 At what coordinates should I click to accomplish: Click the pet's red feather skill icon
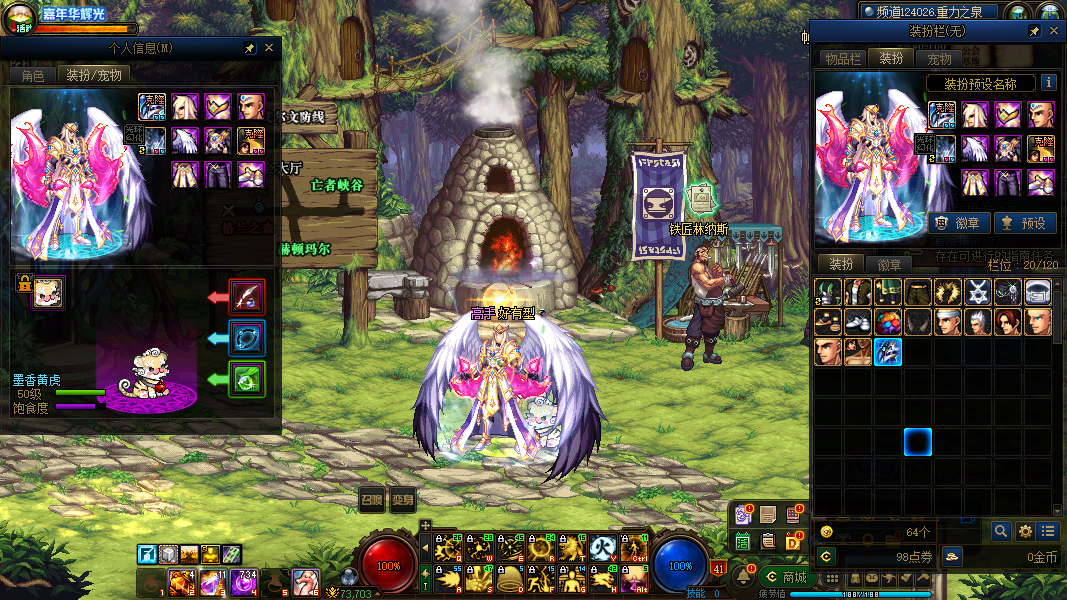(x=247, y=296)
